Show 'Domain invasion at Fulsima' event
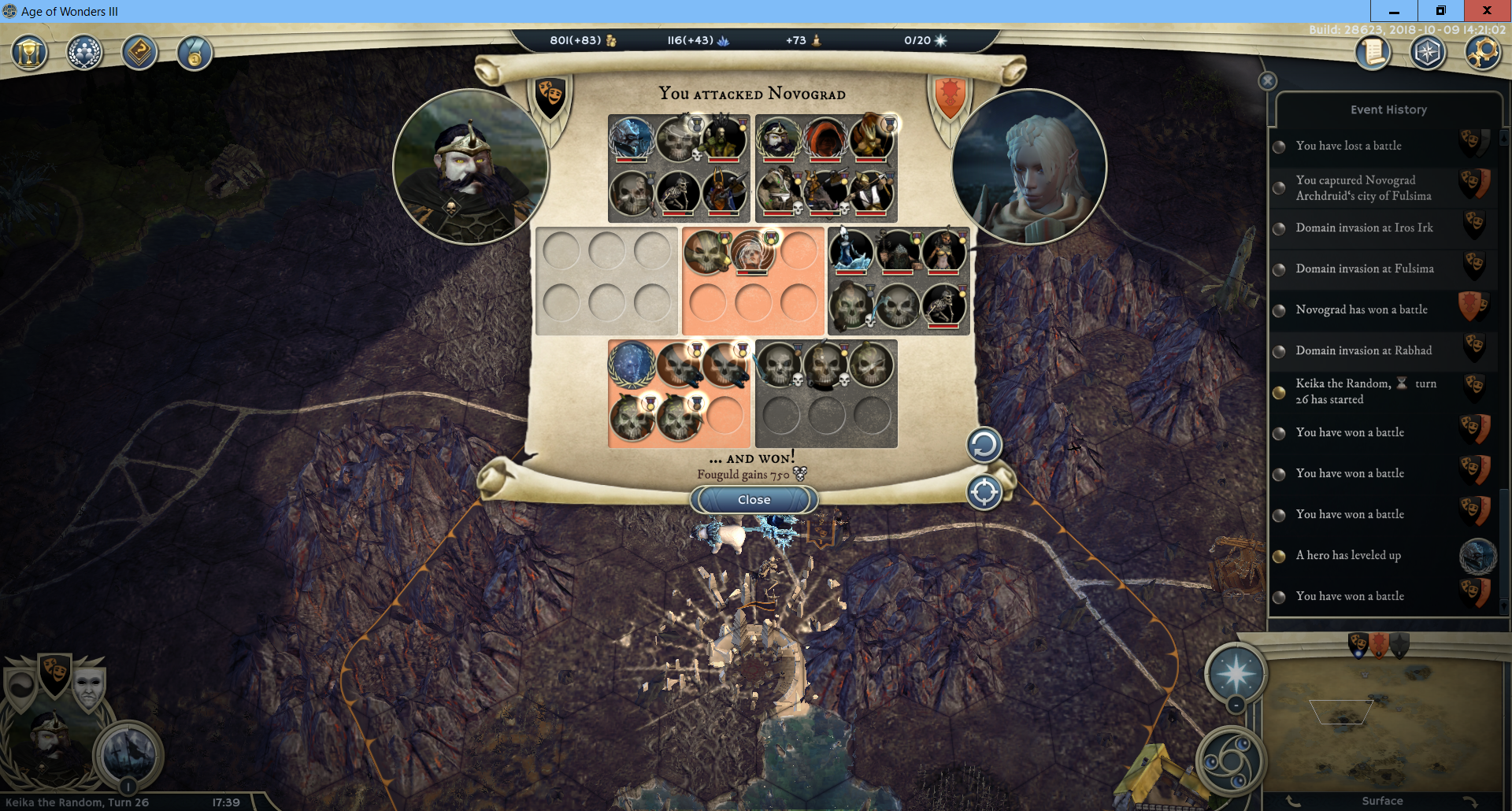This screenshot has height=811, width=1512. 1364,268
